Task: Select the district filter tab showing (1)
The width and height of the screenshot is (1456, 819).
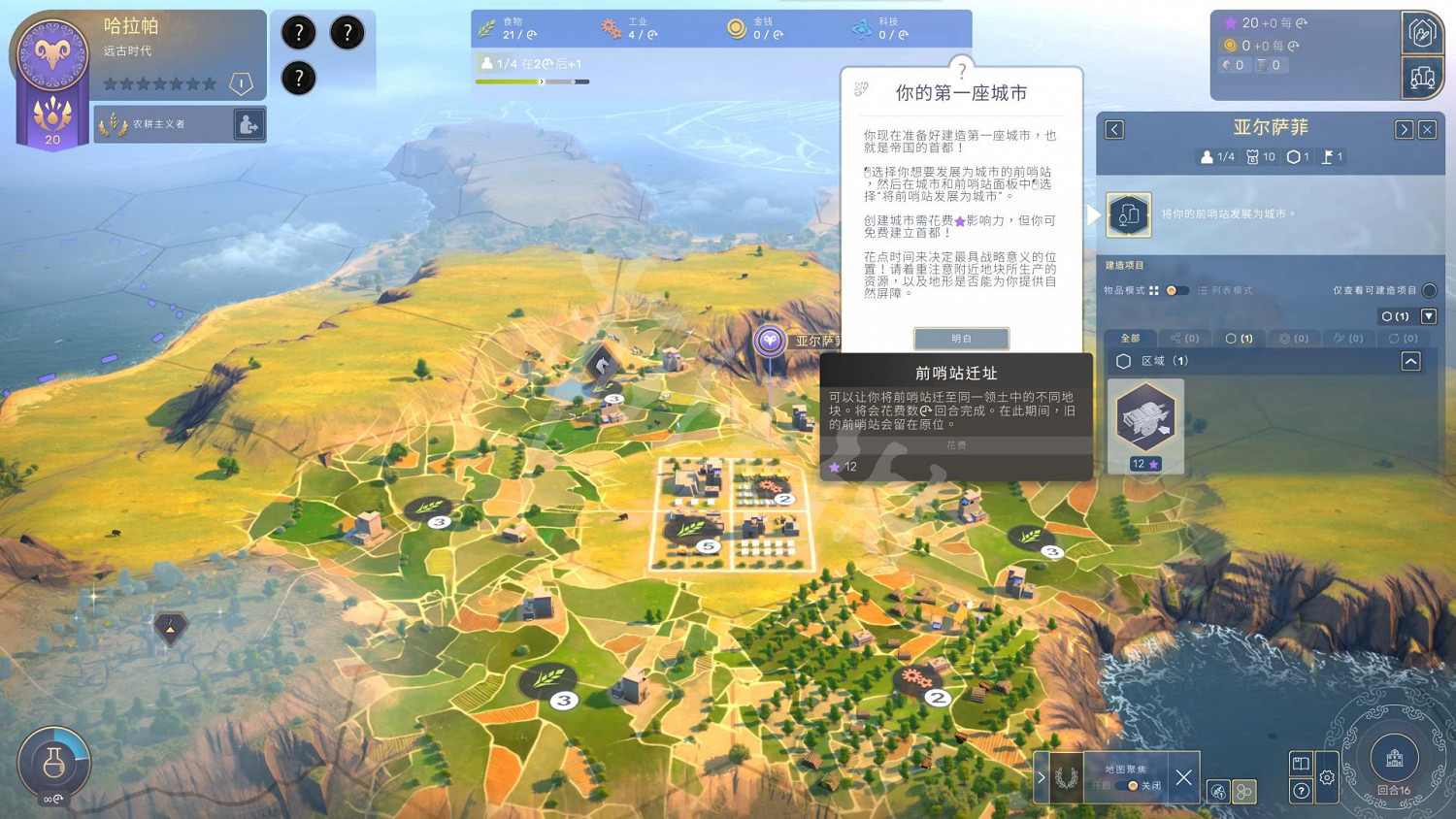Action: (x=1240, y=338)
